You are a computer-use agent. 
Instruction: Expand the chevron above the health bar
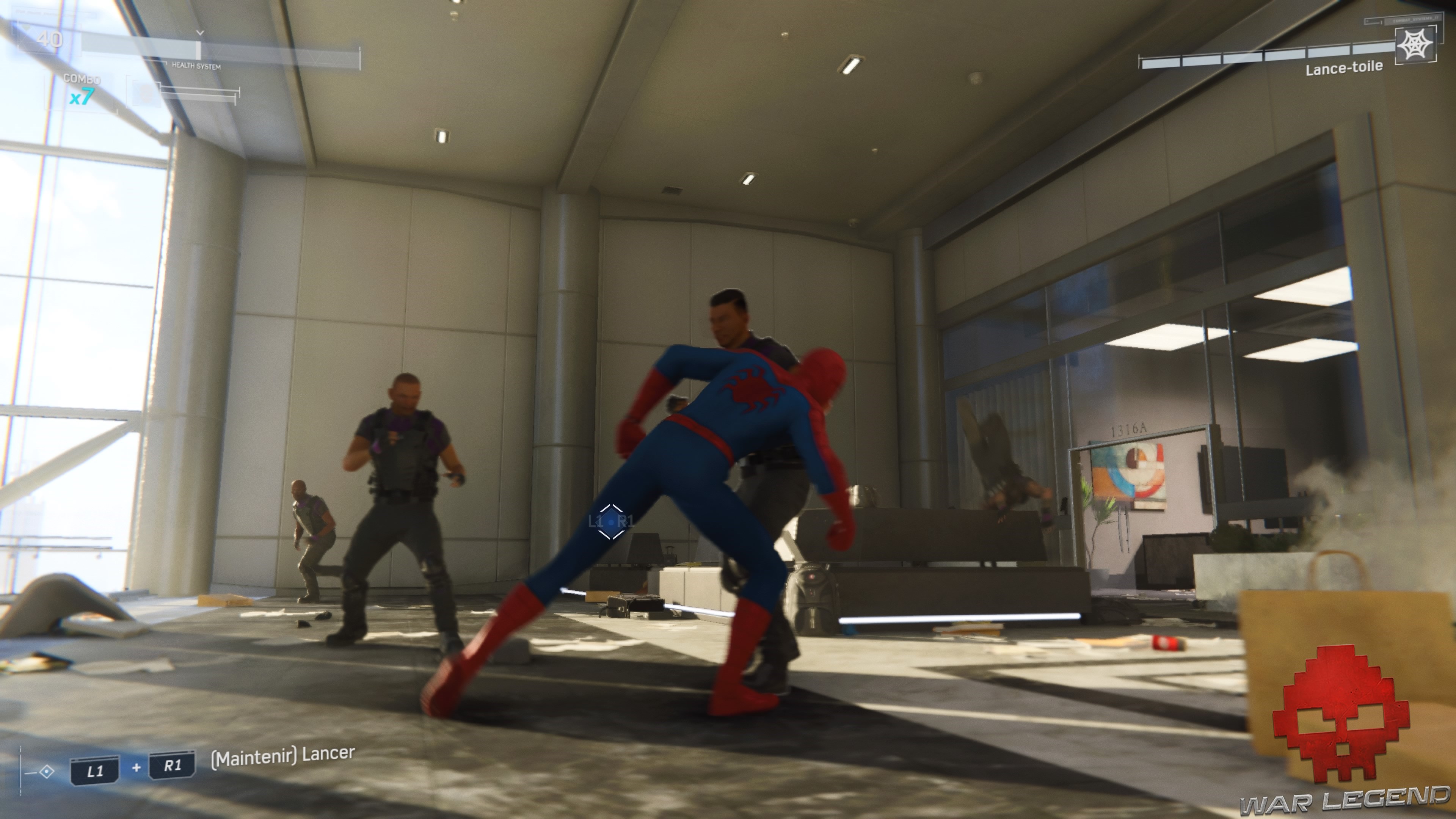(x=199, y=32)
